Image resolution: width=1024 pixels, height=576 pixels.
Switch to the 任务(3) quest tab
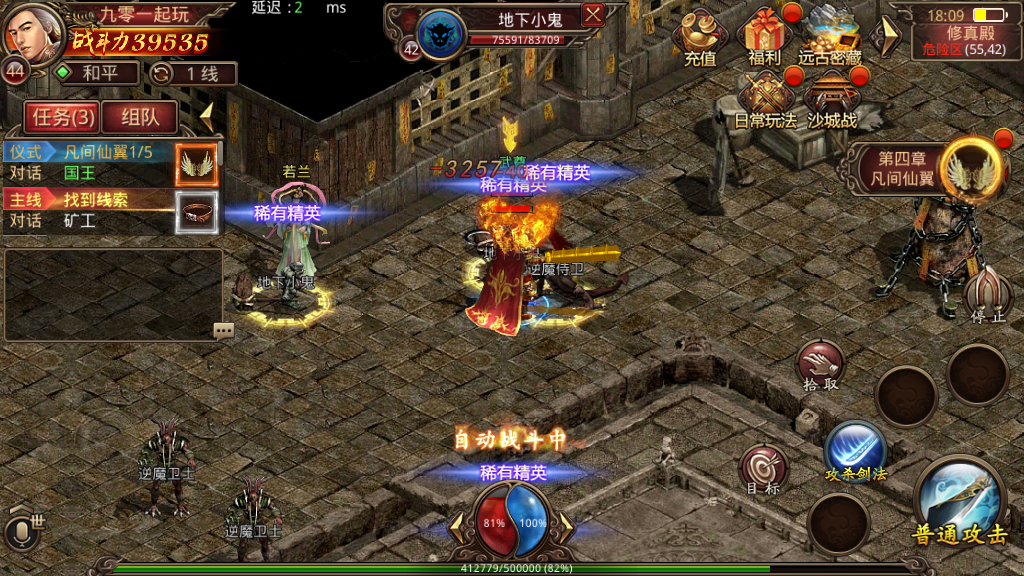[63, 117]
